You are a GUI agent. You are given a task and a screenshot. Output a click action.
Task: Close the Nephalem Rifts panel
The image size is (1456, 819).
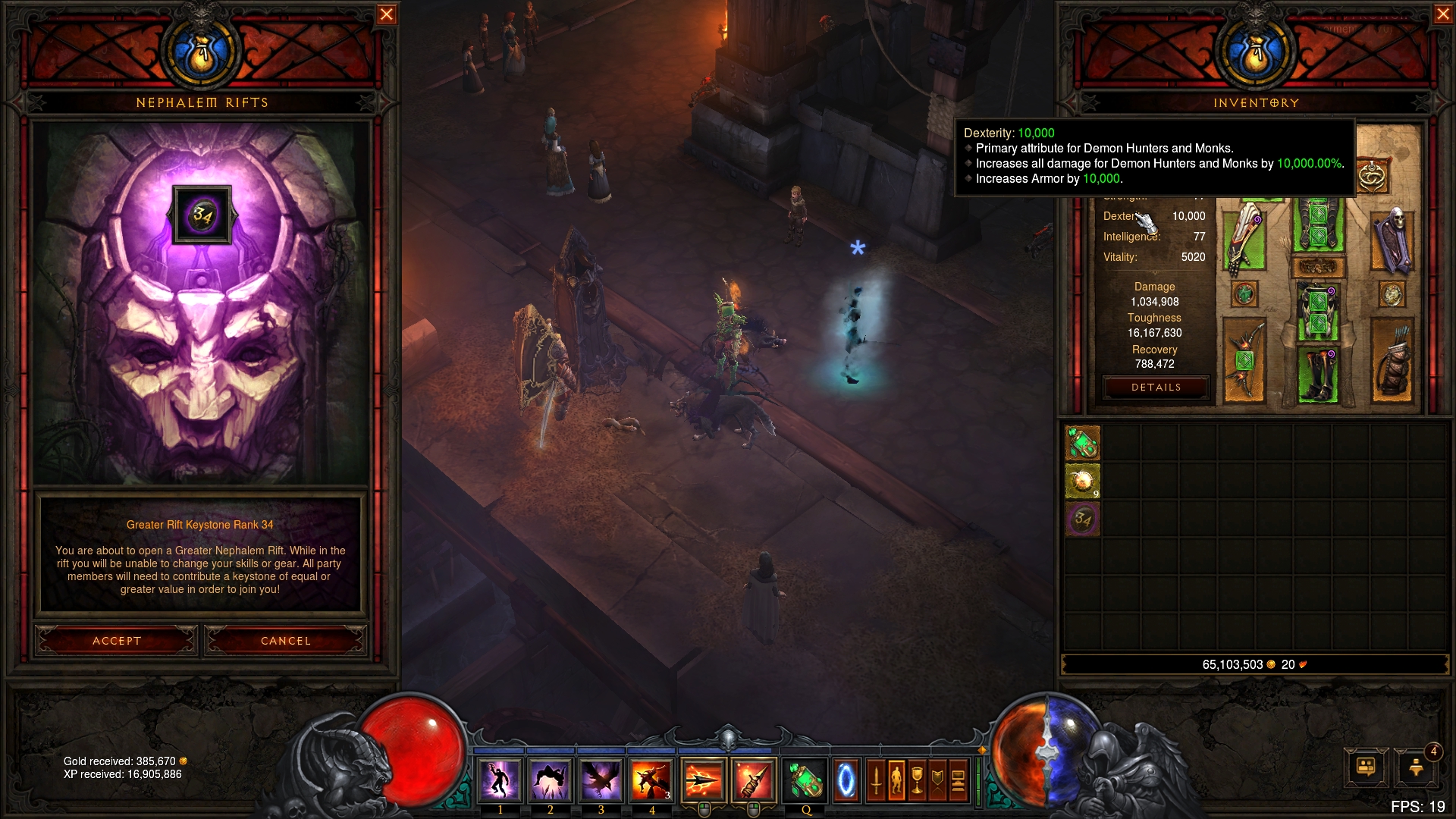(387, 14)
